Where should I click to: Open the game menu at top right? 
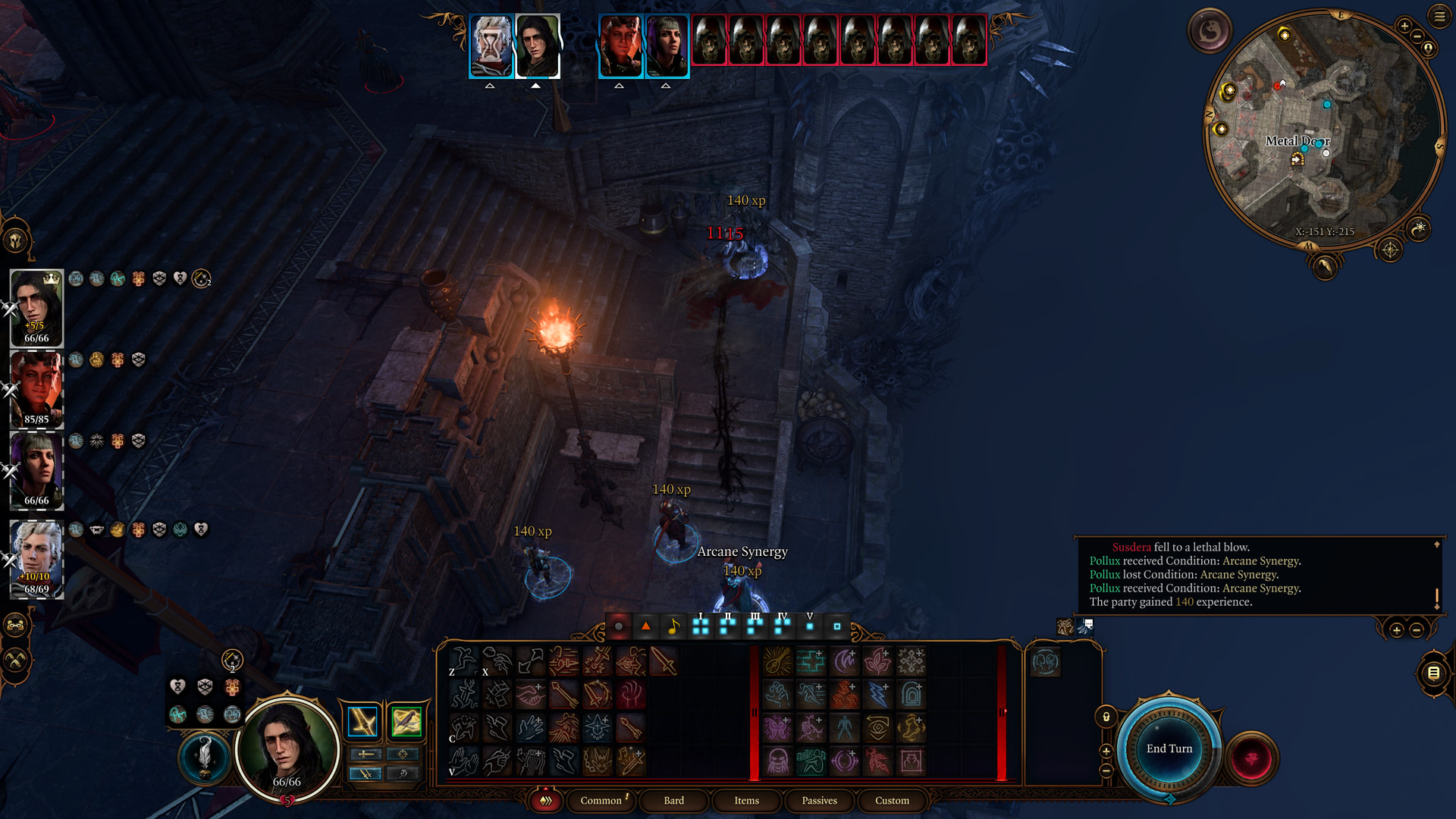[x=1439, y=16]
